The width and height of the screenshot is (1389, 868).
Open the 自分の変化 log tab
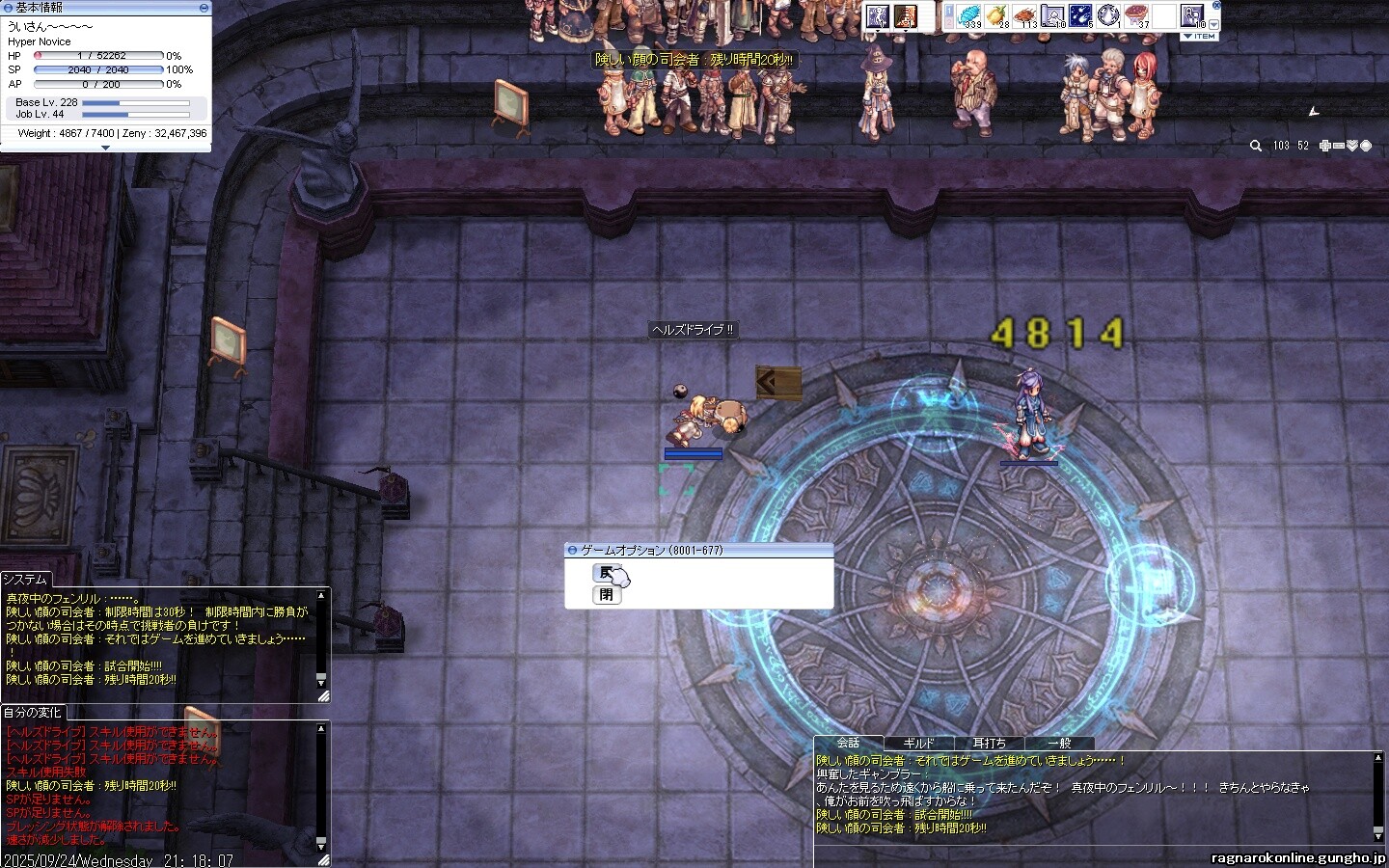[32, 713]
